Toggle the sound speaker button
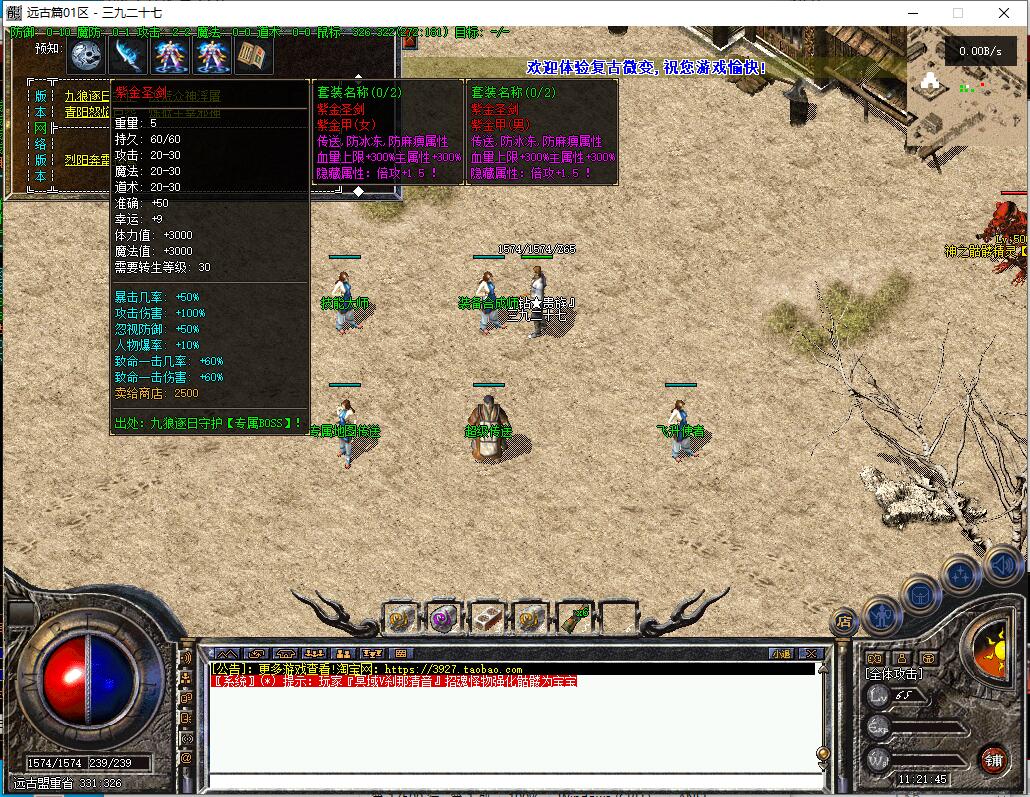The width and height of the screenshot is (1030, 797). point(1002,567)
